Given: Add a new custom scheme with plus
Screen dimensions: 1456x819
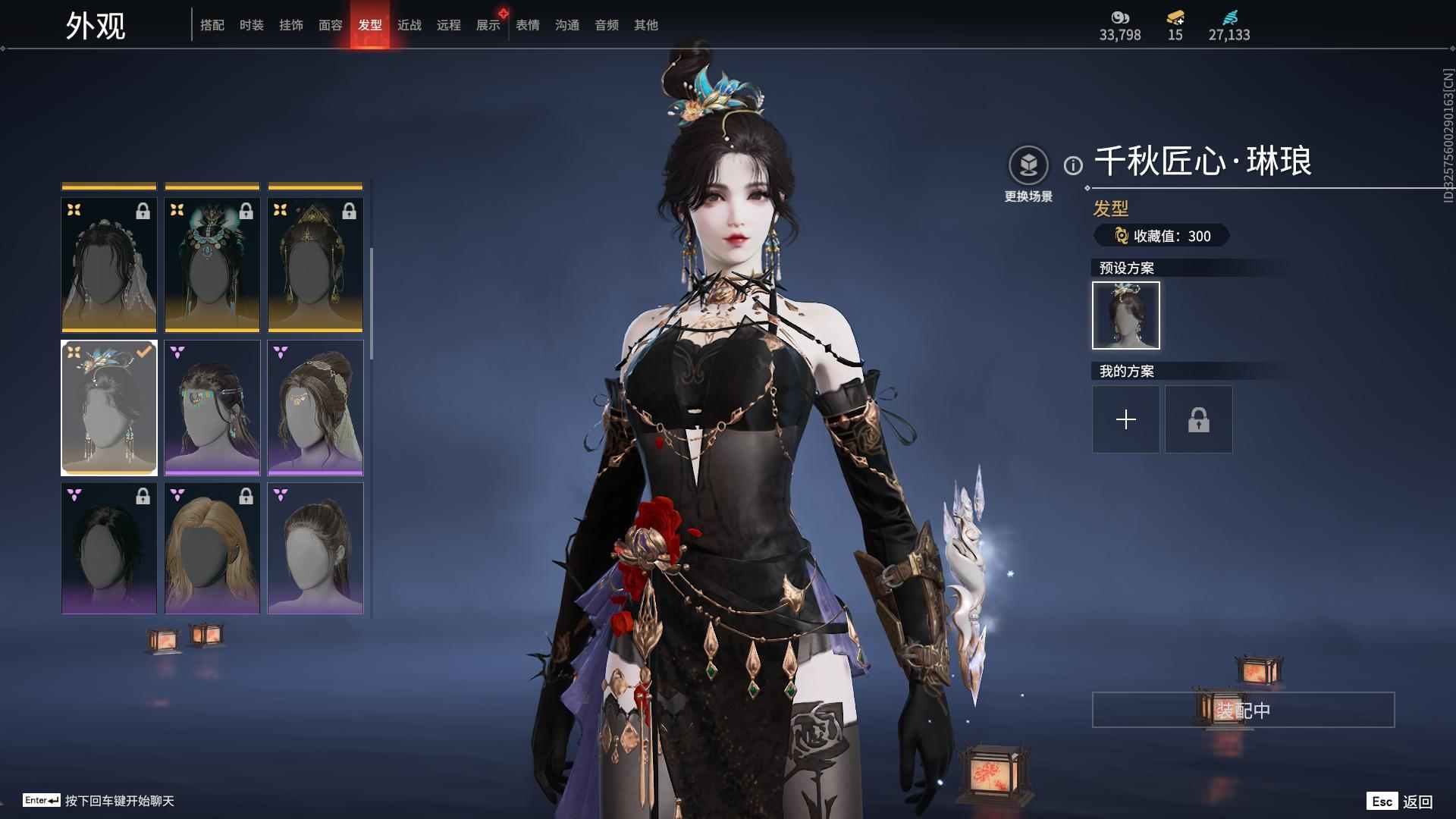Looking at the screenshot, I should tap(1125, 419).
